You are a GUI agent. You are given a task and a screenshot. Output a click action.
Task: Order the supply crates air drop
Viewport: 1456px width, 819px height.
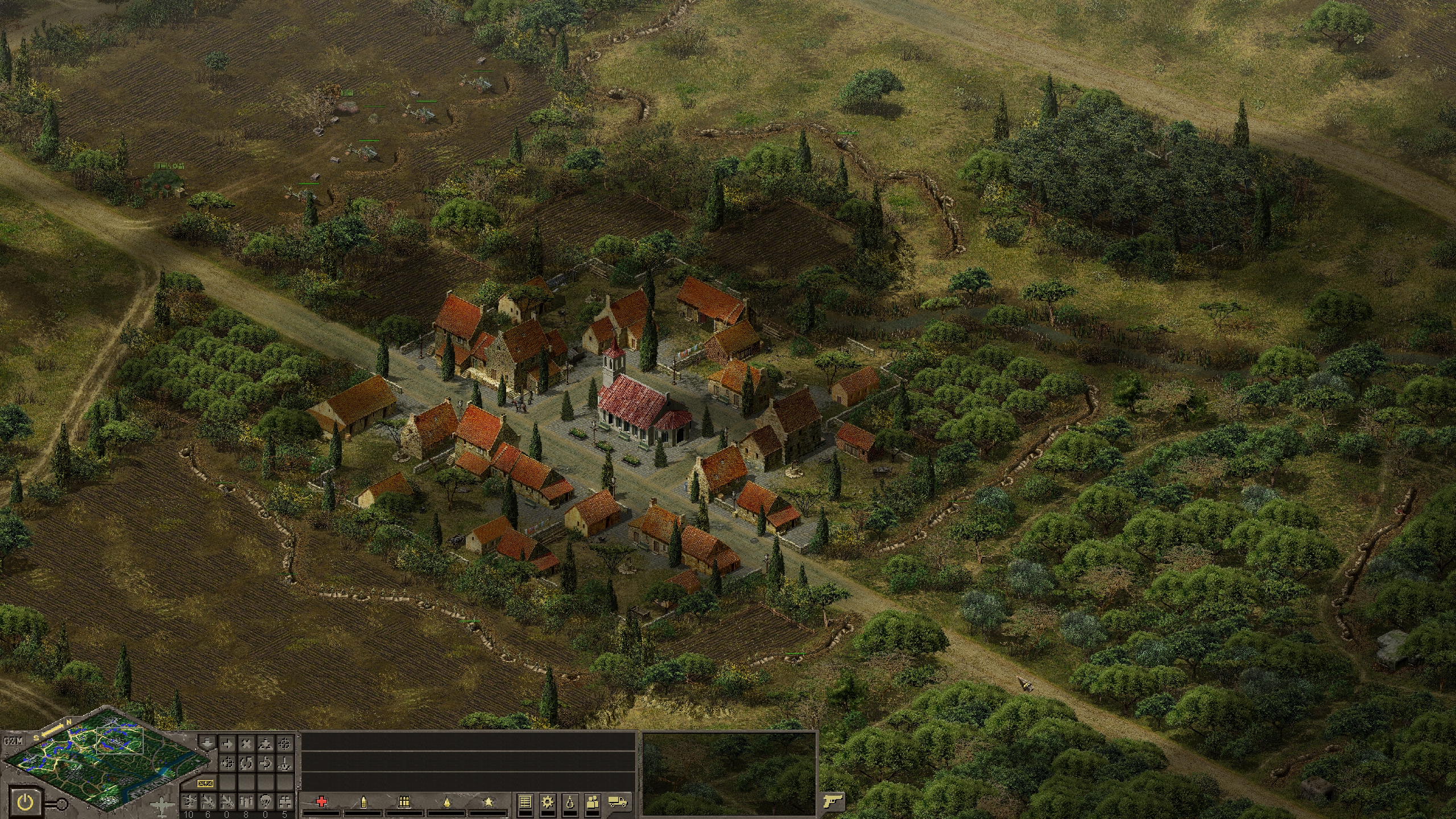(285, 801)
